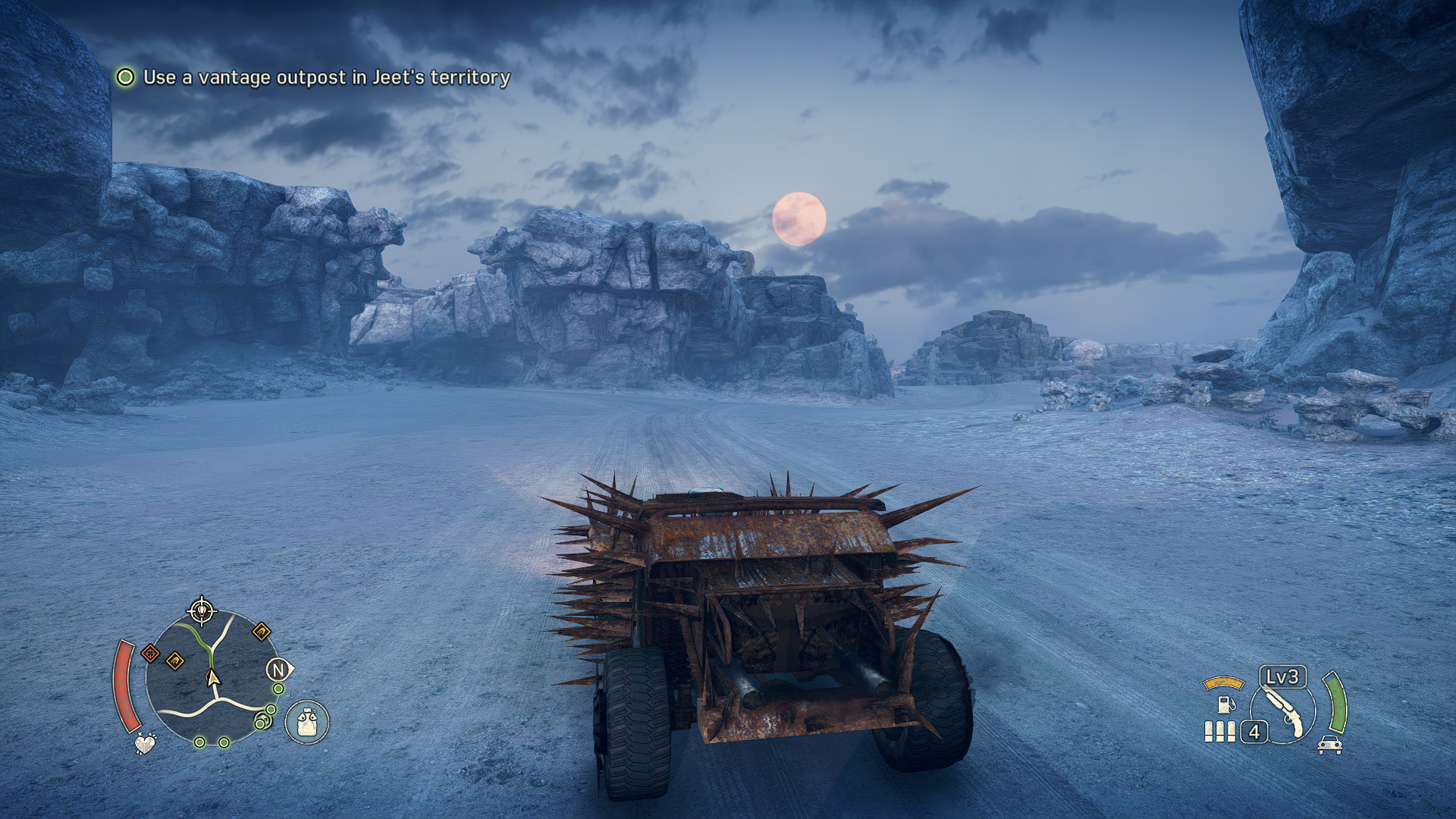Click the car condition icon
This screenshot has height=819, width=1456.
[1329, 745]
